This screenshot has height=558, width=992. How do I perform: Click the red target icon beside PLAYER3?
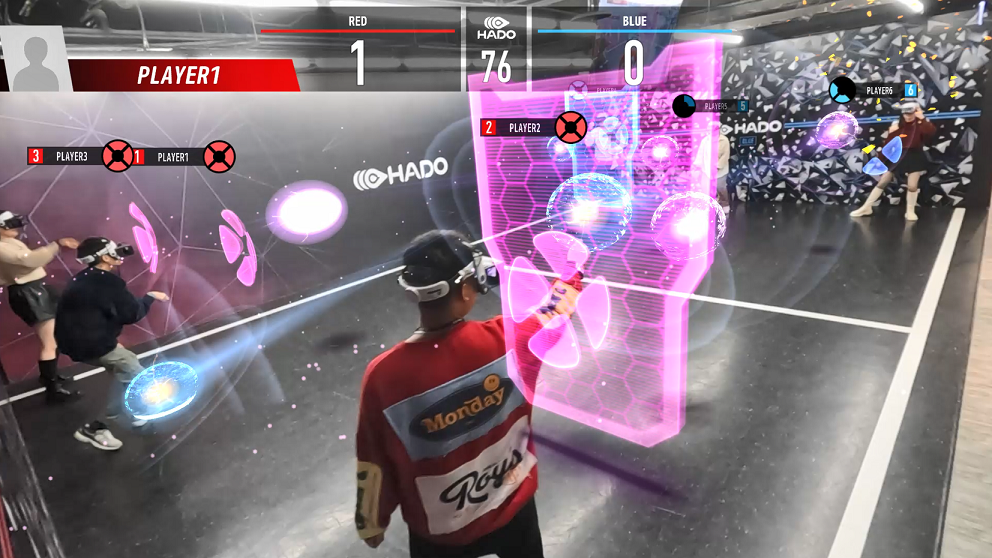117,156
